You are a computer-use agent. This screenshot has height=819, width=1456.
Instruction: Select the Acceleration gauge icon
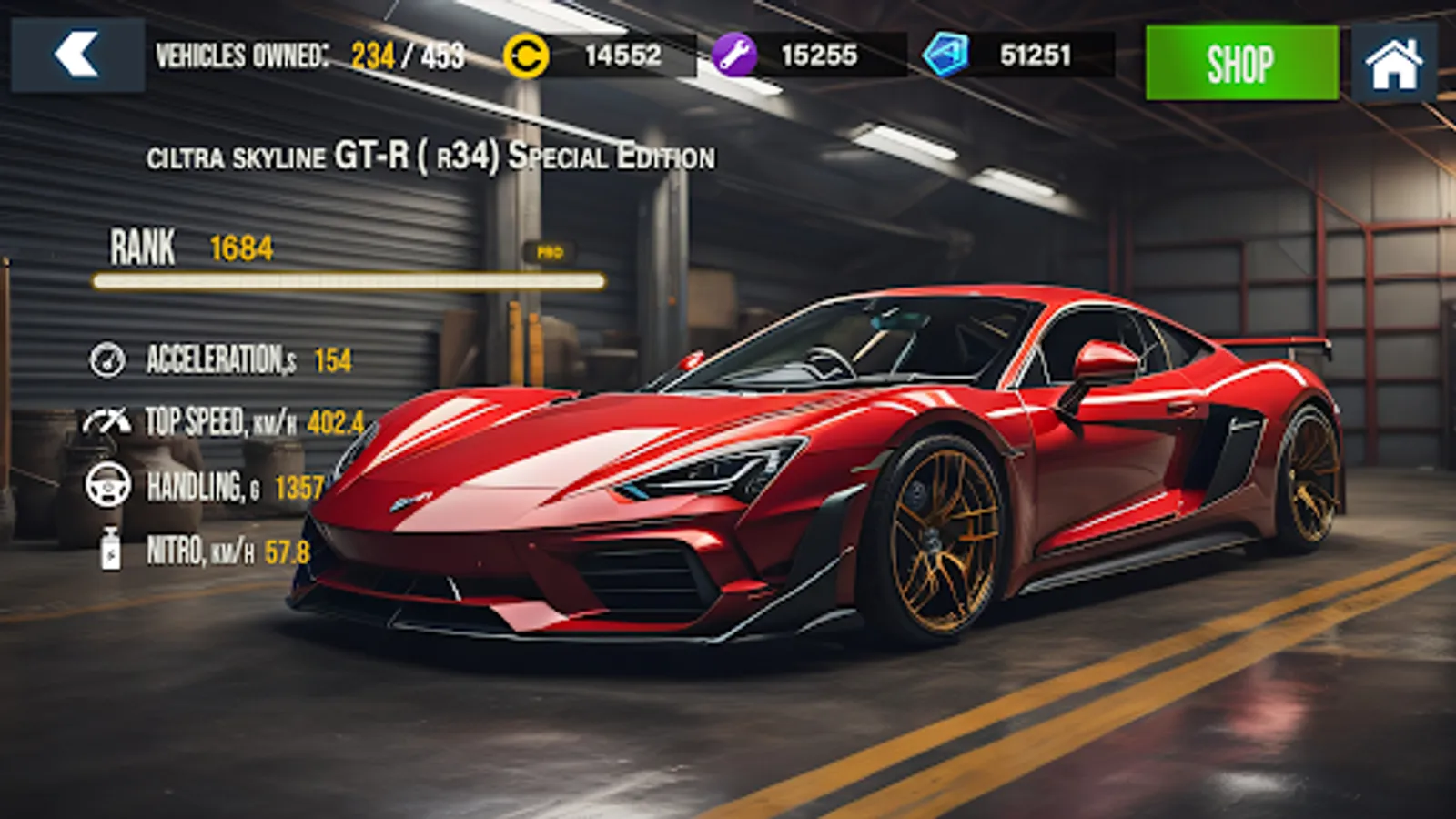[x=109, y=360]
